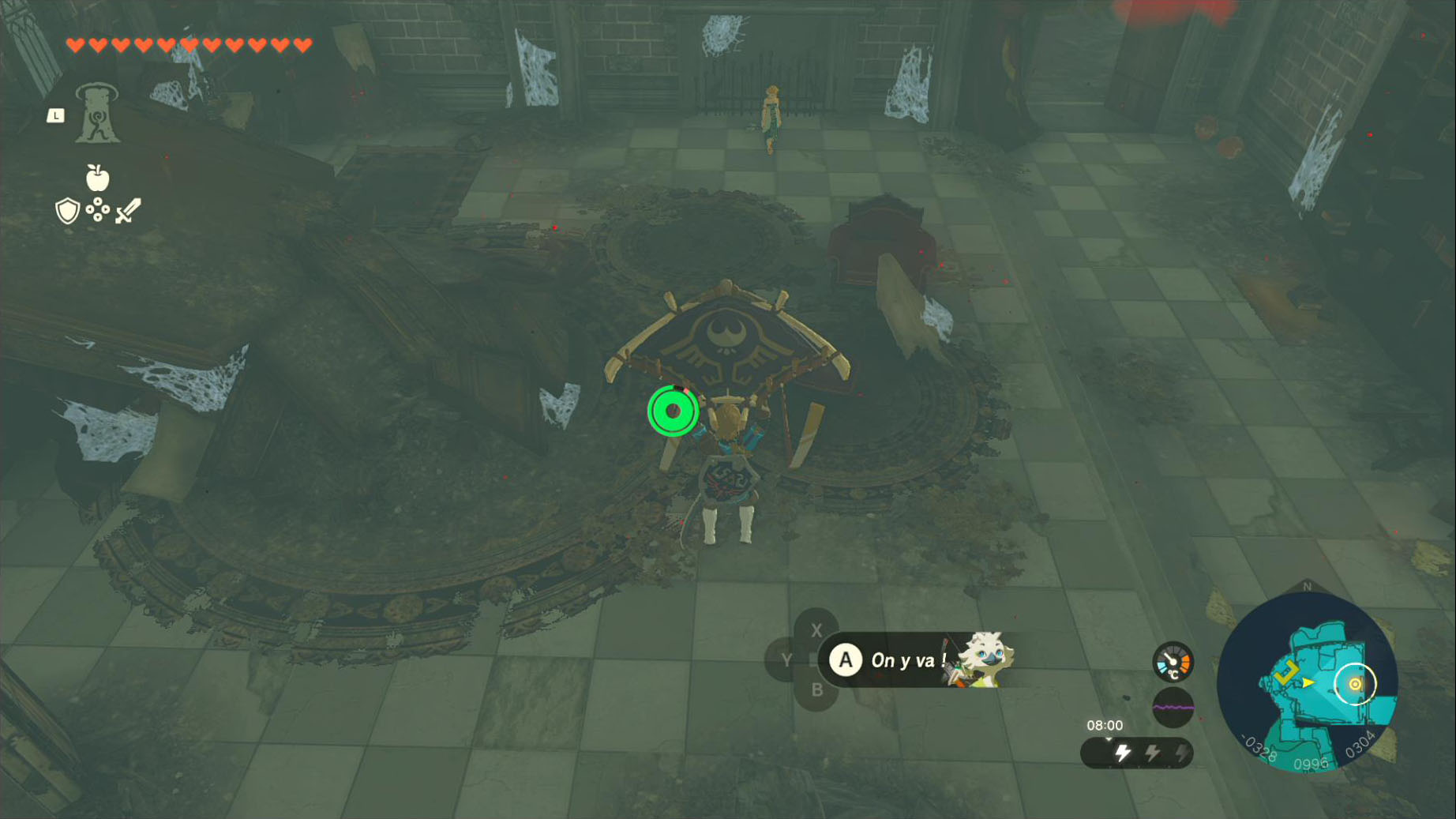Open the circular minimap
The image size is (1456, 819).
1307,682
